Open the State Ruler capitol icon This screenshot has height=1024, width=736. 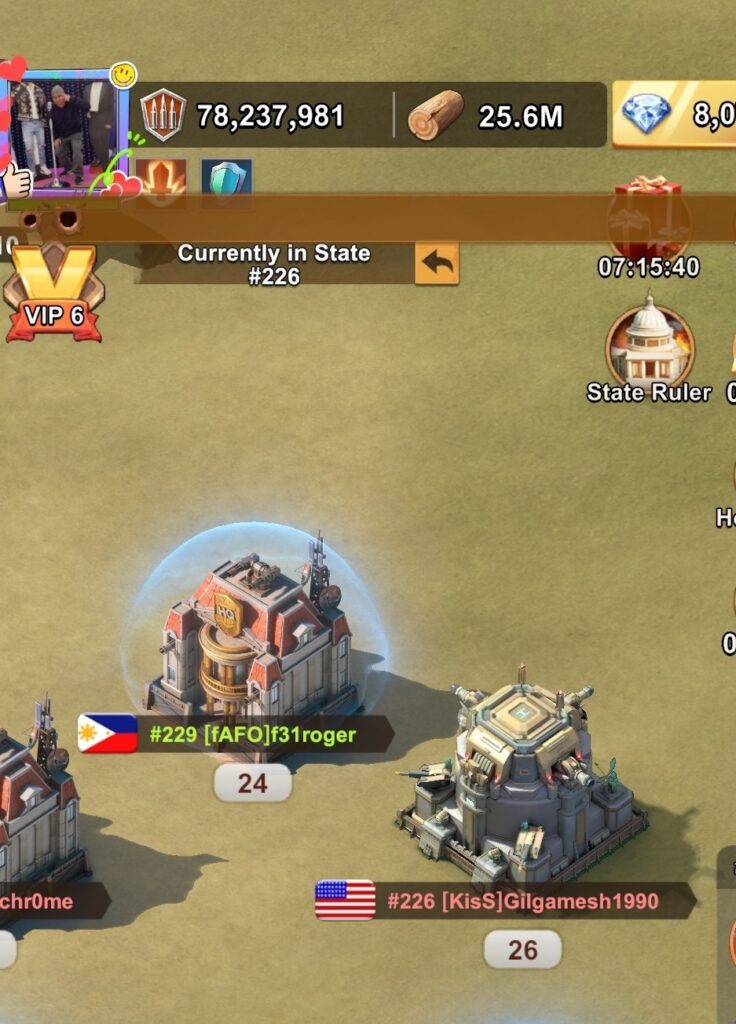(x=649, y=346)
